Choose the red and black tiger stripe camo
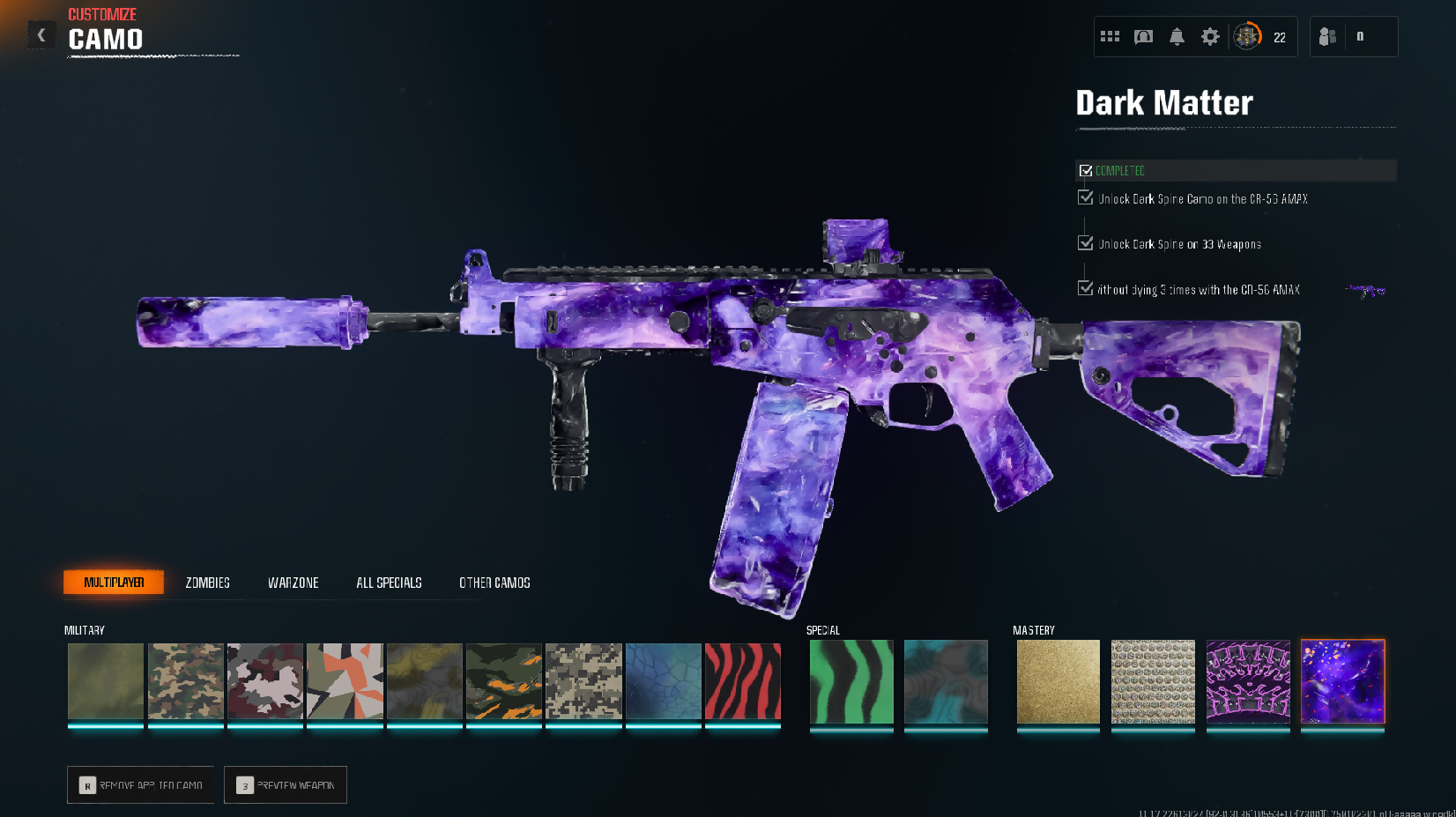 click(x=743, y=681)
